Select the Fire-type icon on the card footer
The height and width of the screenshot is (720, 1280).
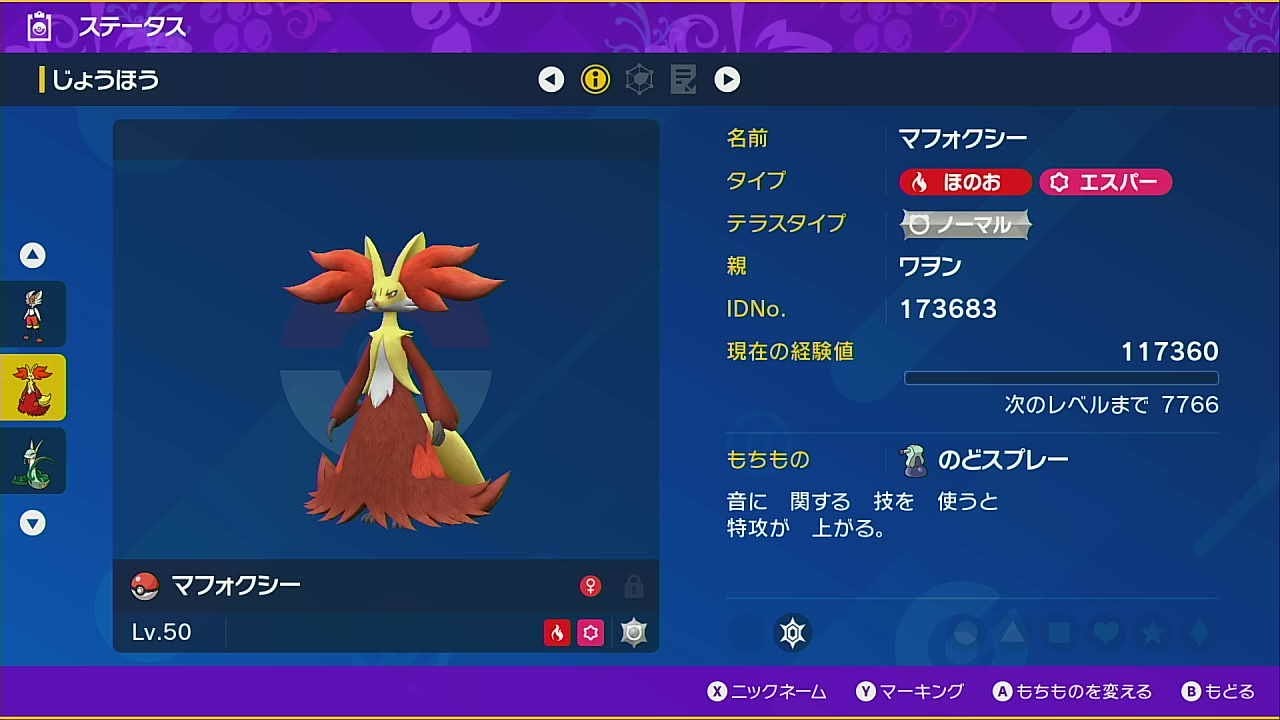559,632
